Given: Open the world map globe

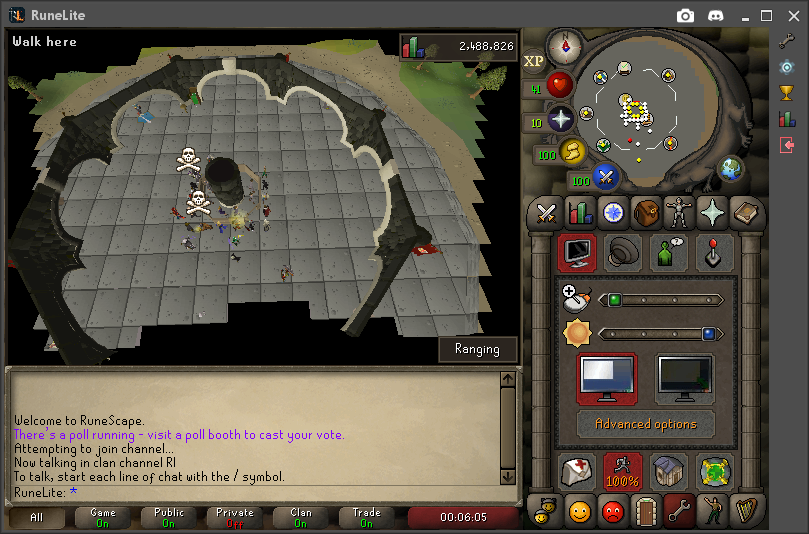Looking at the screenshot, I should click(731, 168).
